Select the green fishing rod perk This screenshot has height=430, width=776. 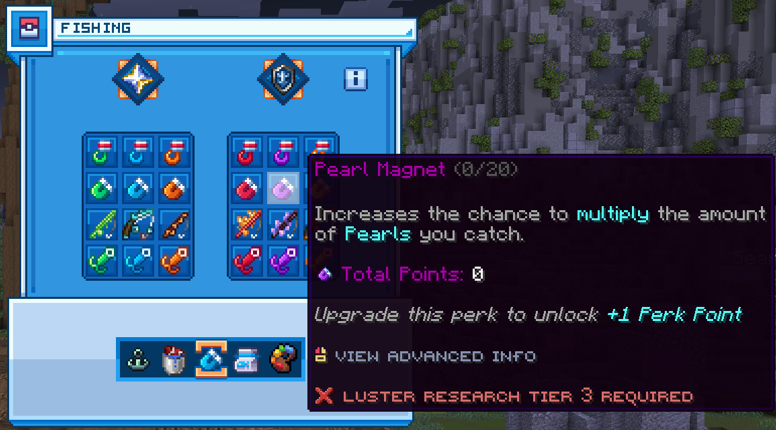coord(103,223)
